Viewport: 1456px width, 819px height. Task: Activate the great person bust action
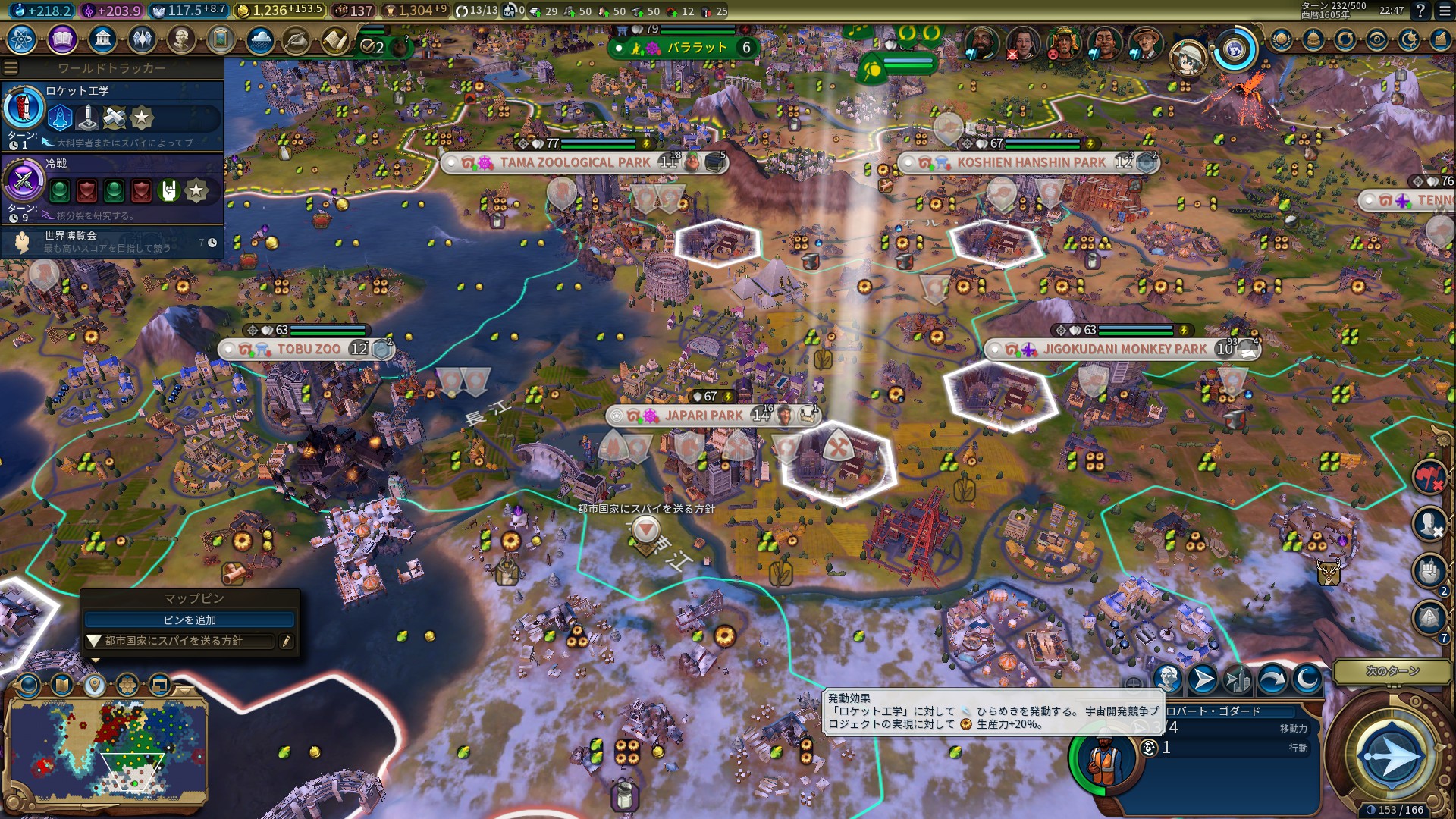(x=1167, y=679)
